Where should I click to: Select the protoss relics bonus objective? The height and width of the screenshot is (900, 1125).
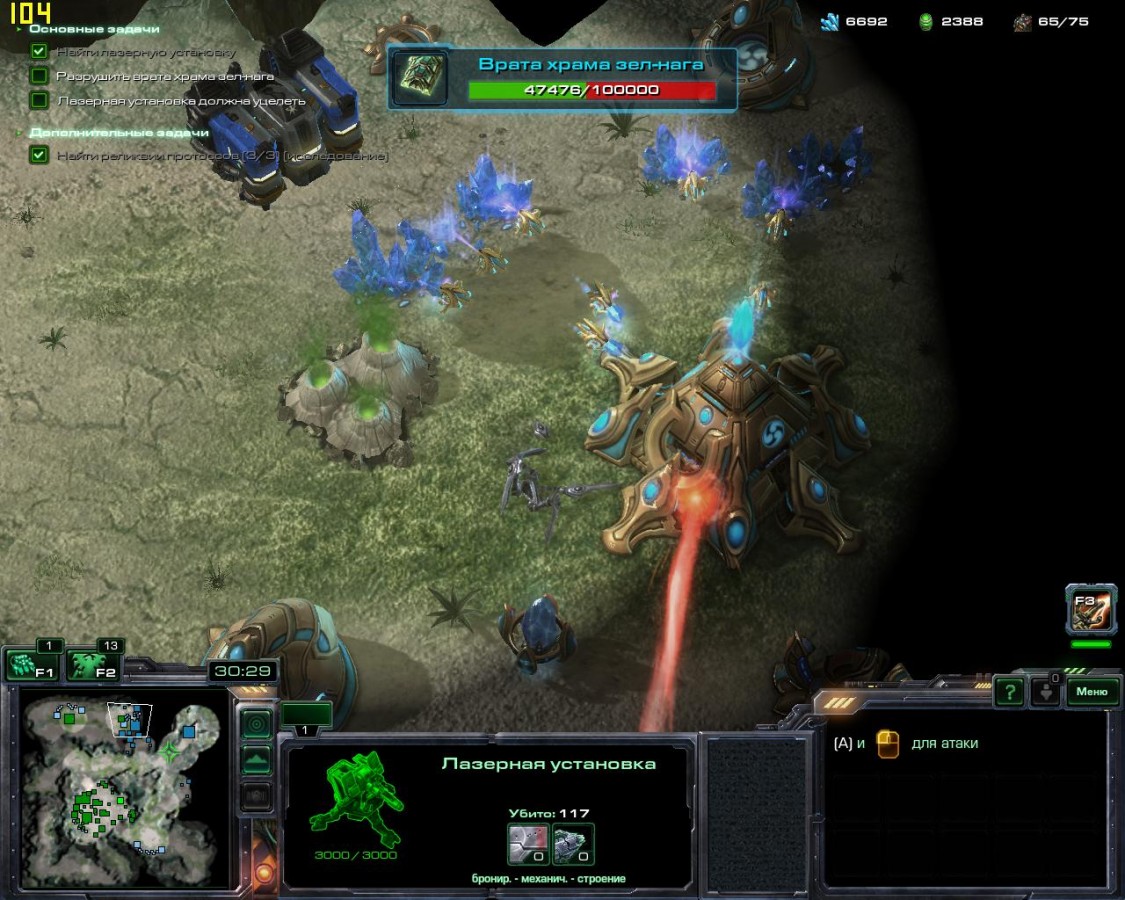pyautogui.click(x=220, y=156)
